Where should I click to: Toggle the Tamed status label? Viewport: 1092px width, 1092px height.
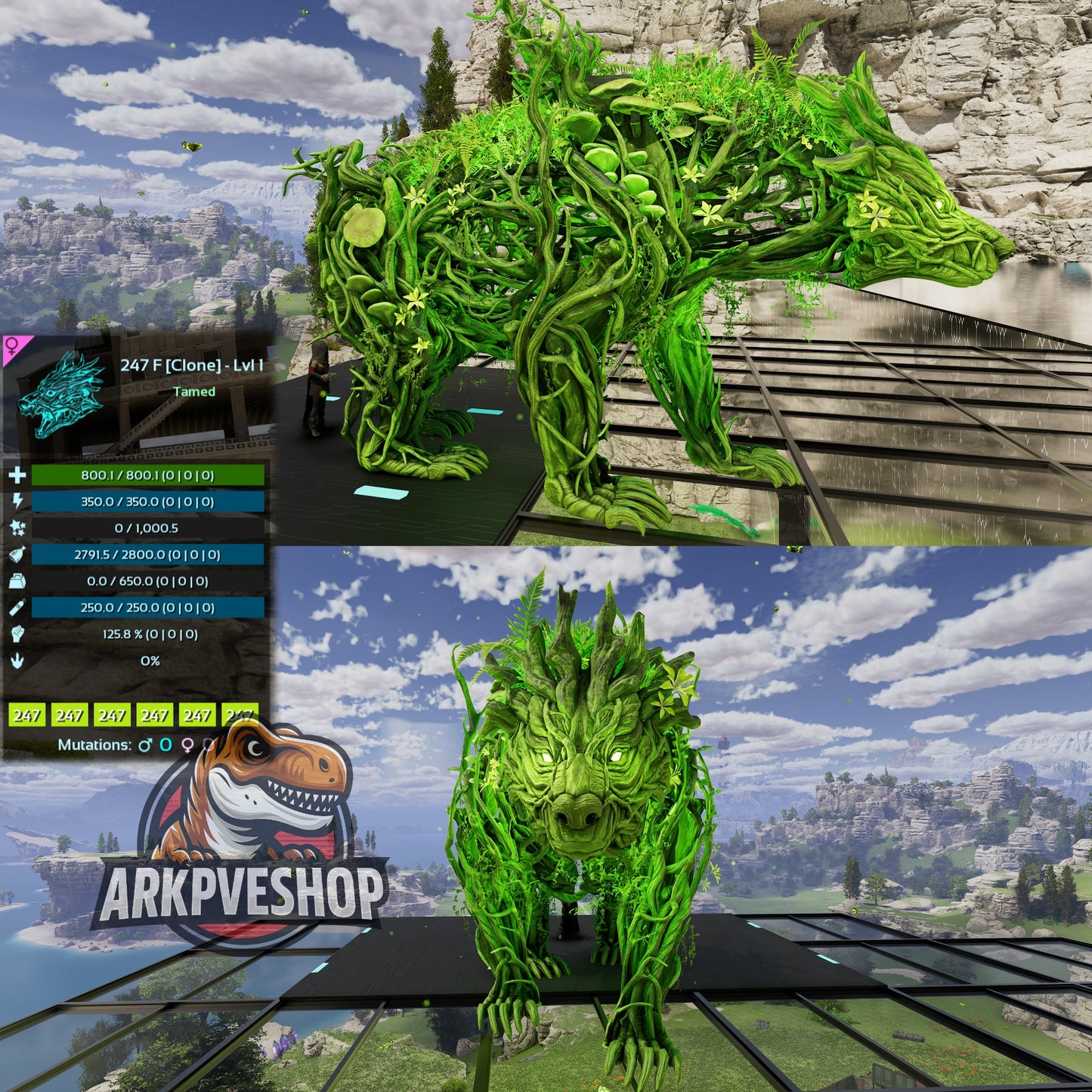[193, 391]
